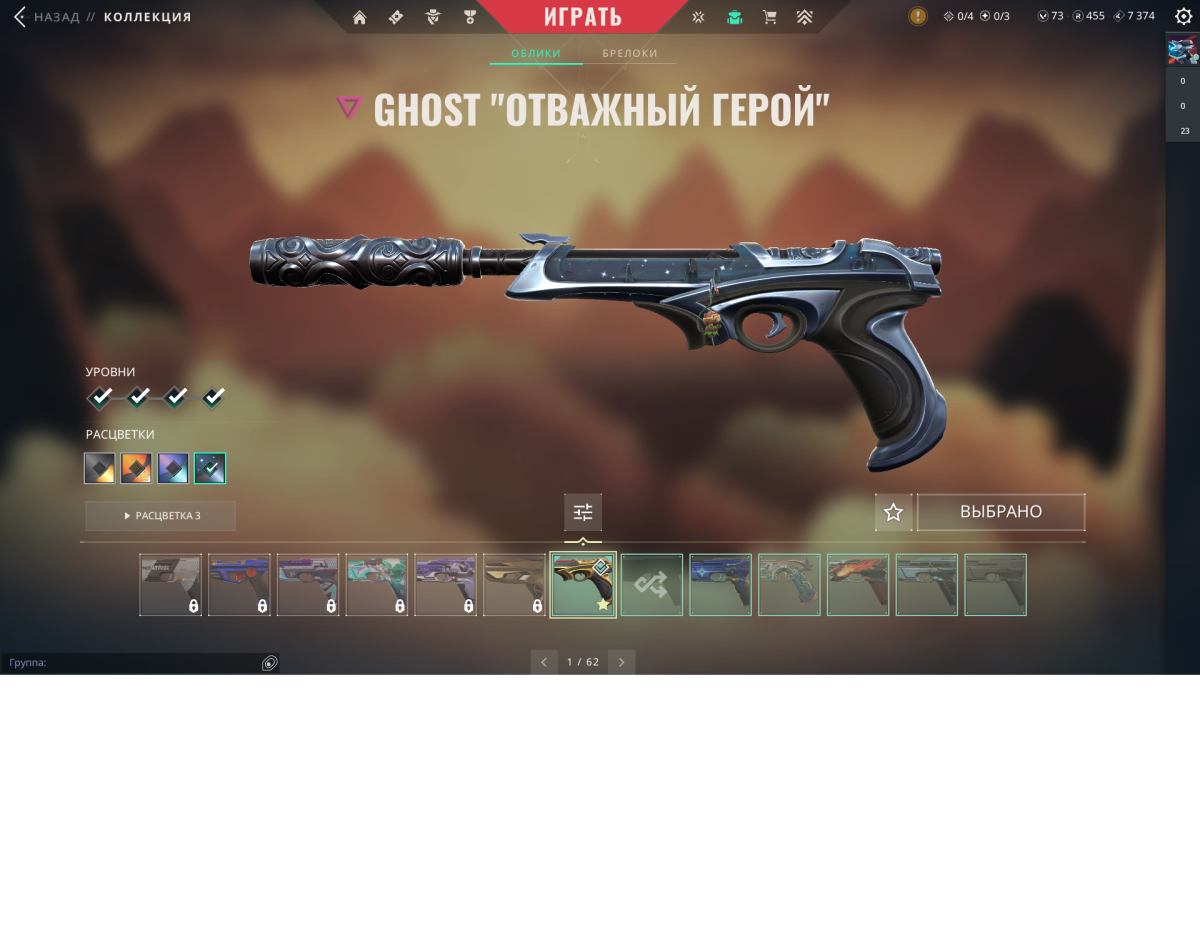Choose the orange color variant swatch
Viewport: 1200px width, 931px height.
click(136, 468)
